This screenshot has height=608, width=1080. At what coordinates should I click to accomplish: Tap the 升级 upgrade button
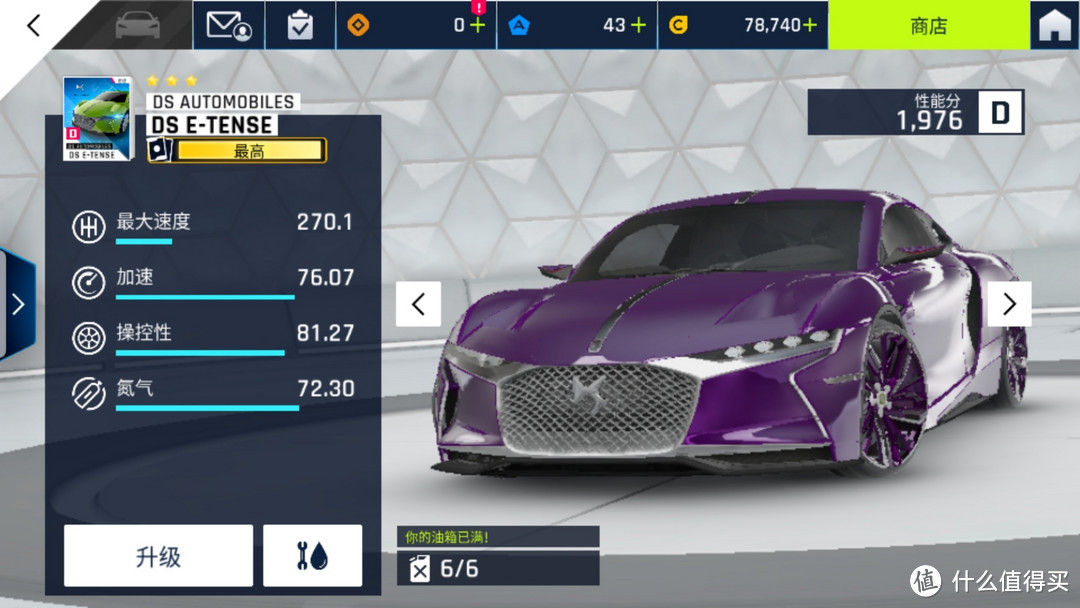(x=158, y=556)
